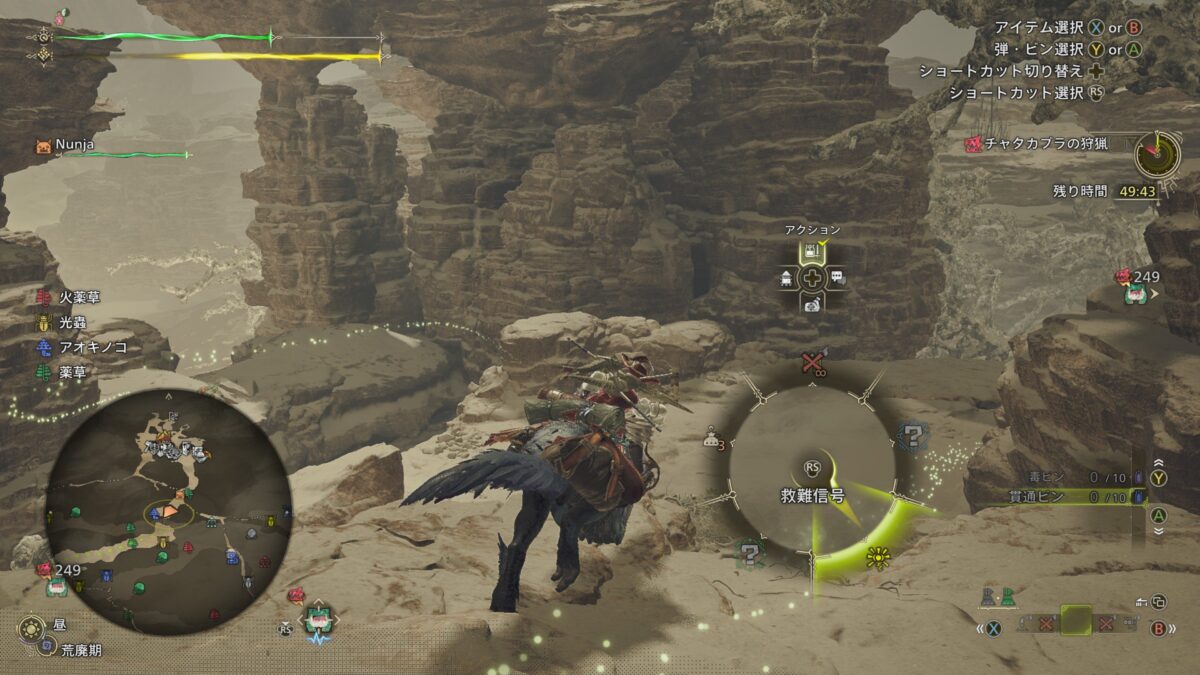Select the radial item with count 3
Screen dimensions: 1200x675
(713, 436)
